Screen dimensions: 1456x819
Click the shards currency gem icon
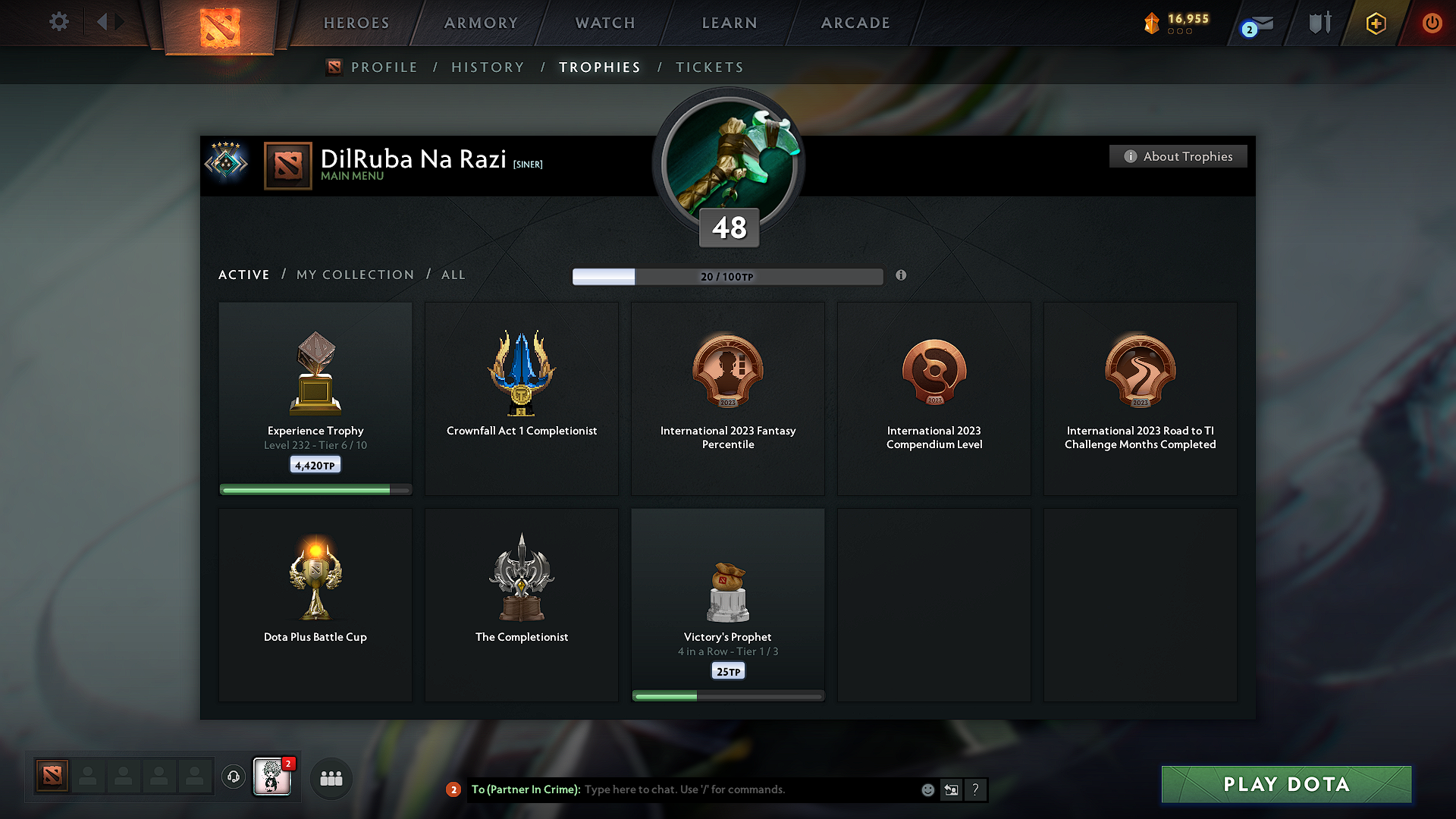pos(1152,23)
